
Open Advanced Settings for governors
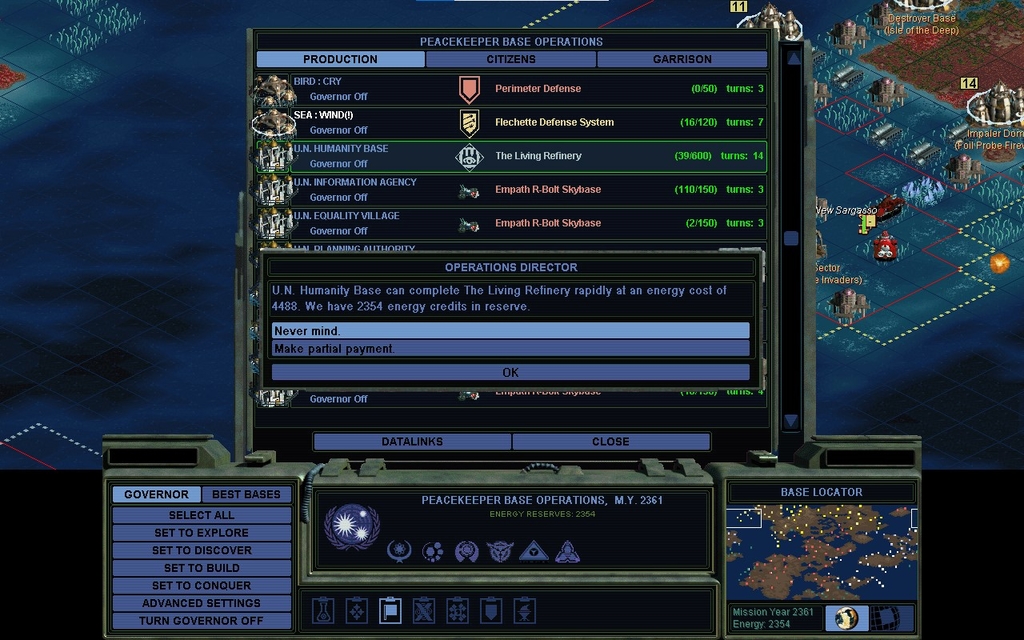click(x=201, y=603)
